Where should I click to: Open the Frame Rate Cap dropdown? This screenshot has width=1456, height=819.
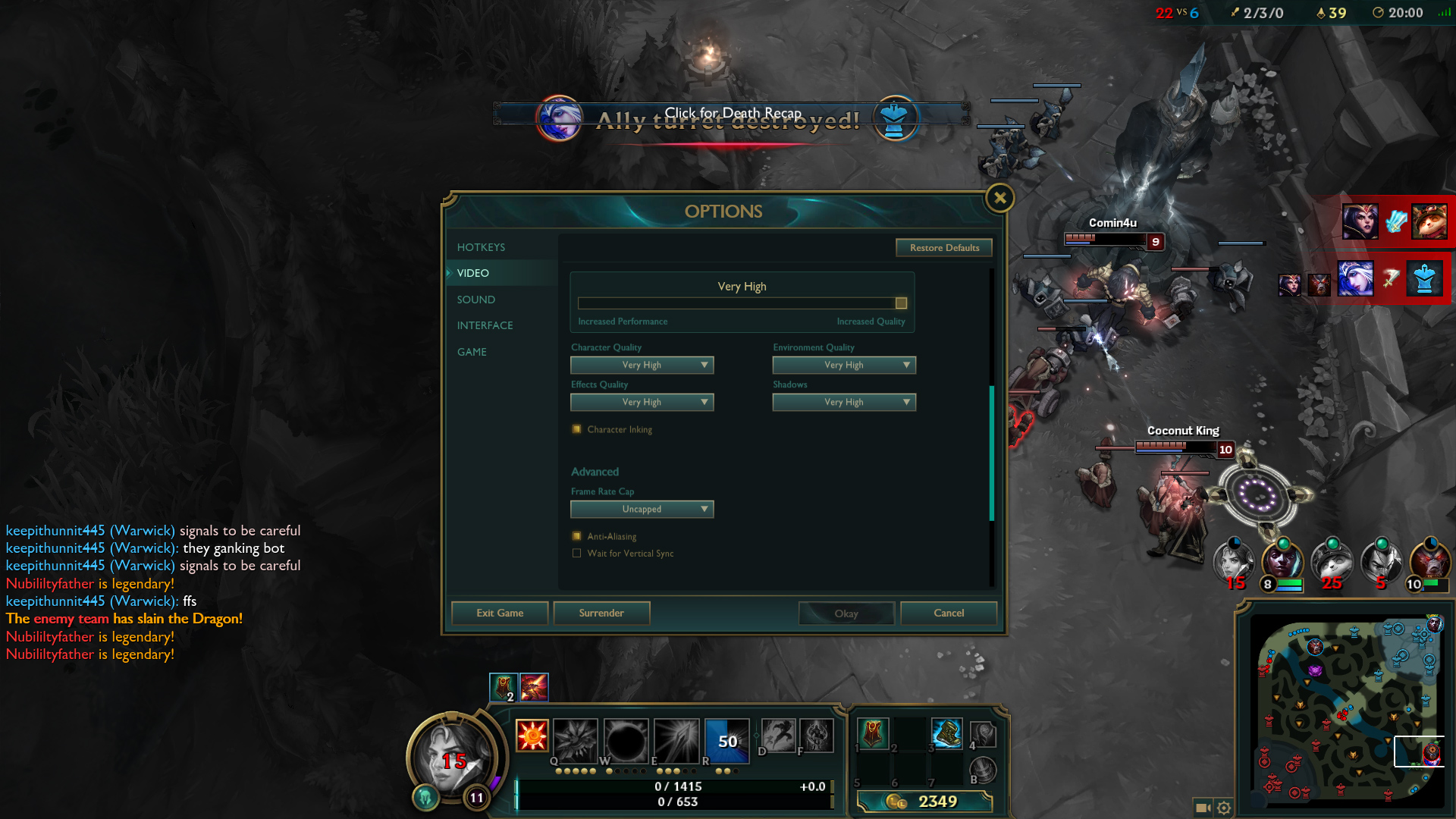tap(642, 509)
